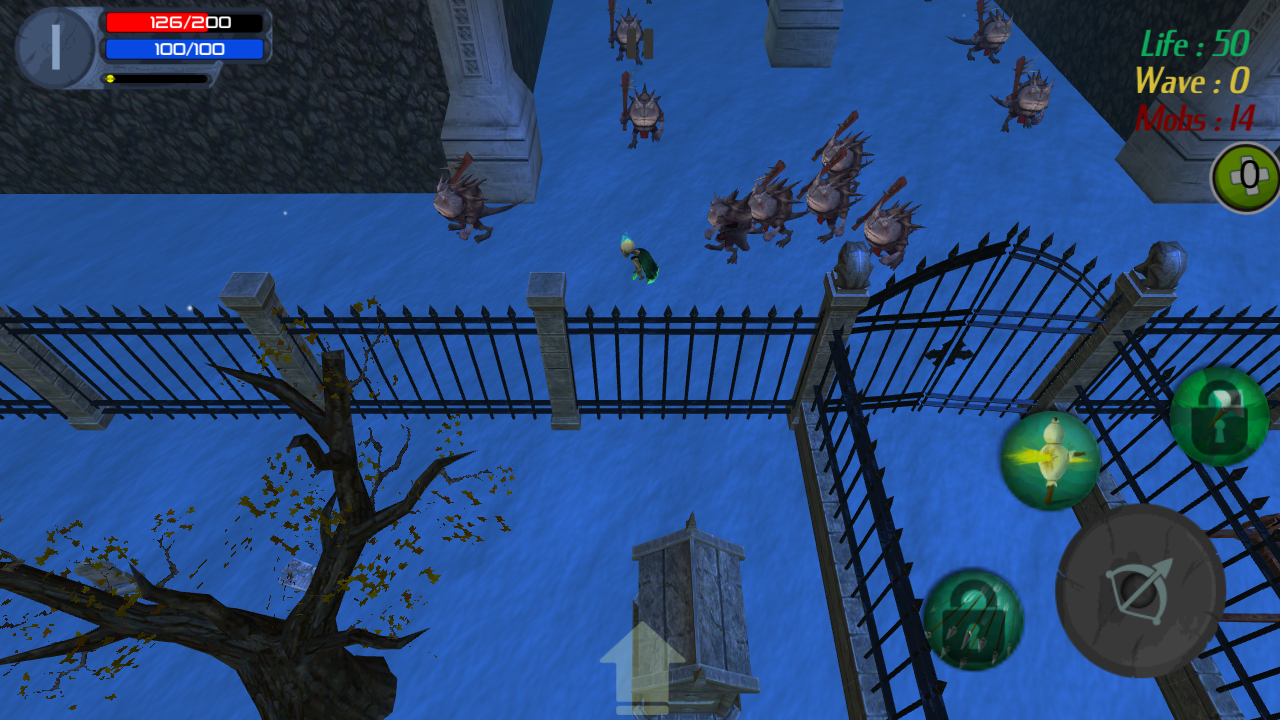
Task: Activate the scarecrow decoy skill
Action: [1050, 460]
